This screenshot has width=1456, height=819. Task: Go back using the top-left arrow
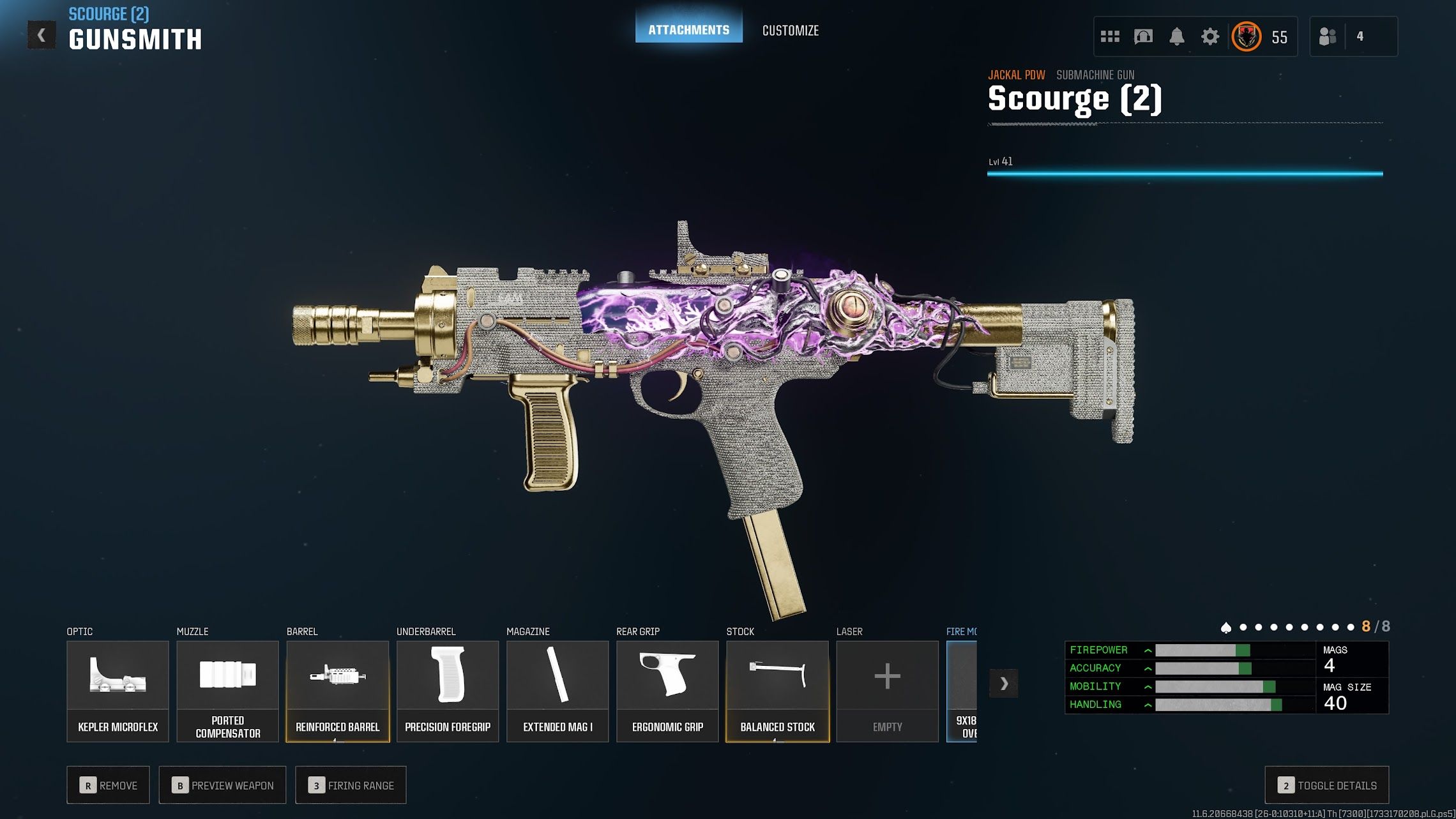point(42,35)
